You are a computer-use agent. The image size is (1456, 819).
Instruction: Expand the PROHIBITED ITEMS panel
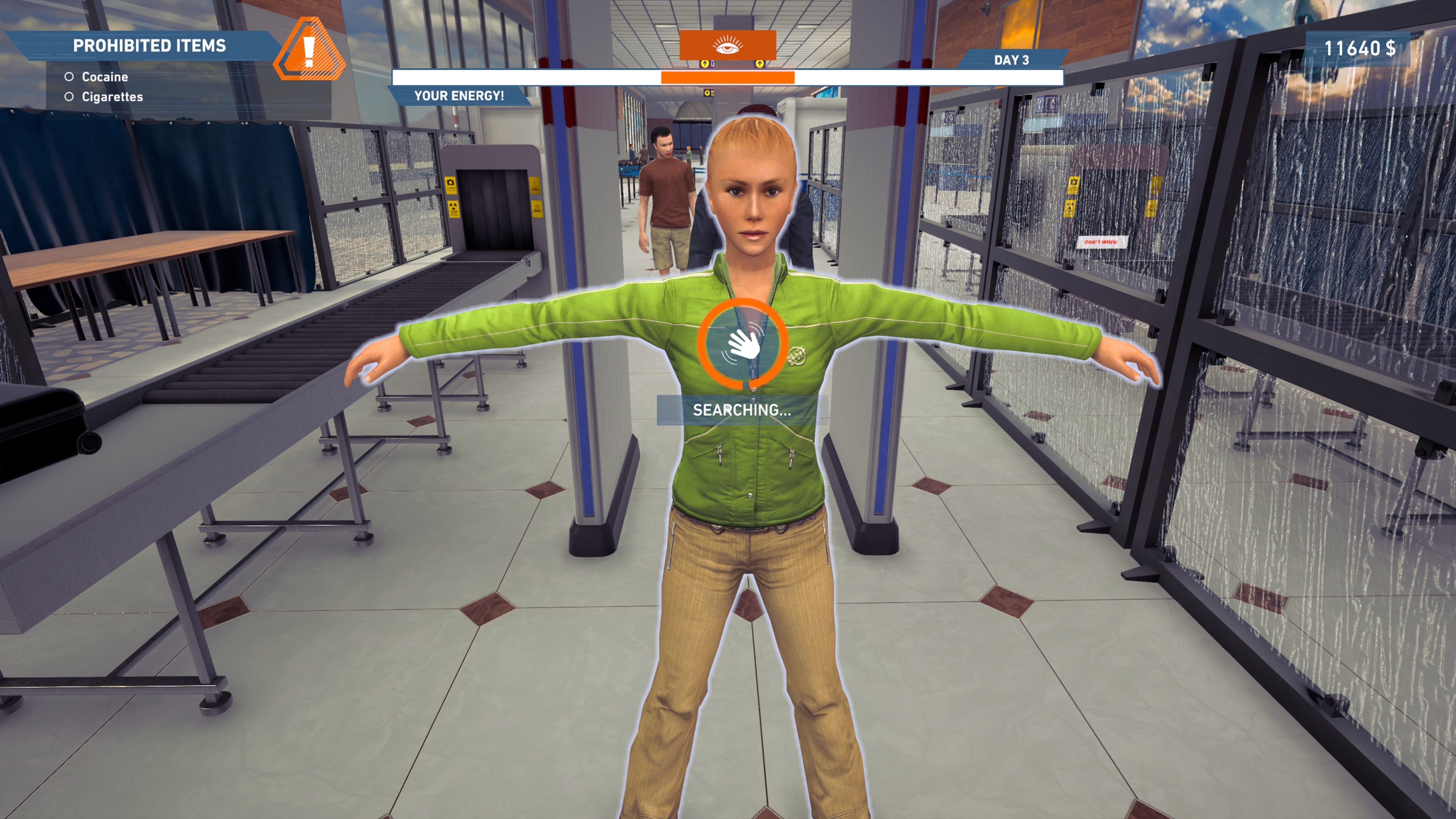(x=150, y=44)
